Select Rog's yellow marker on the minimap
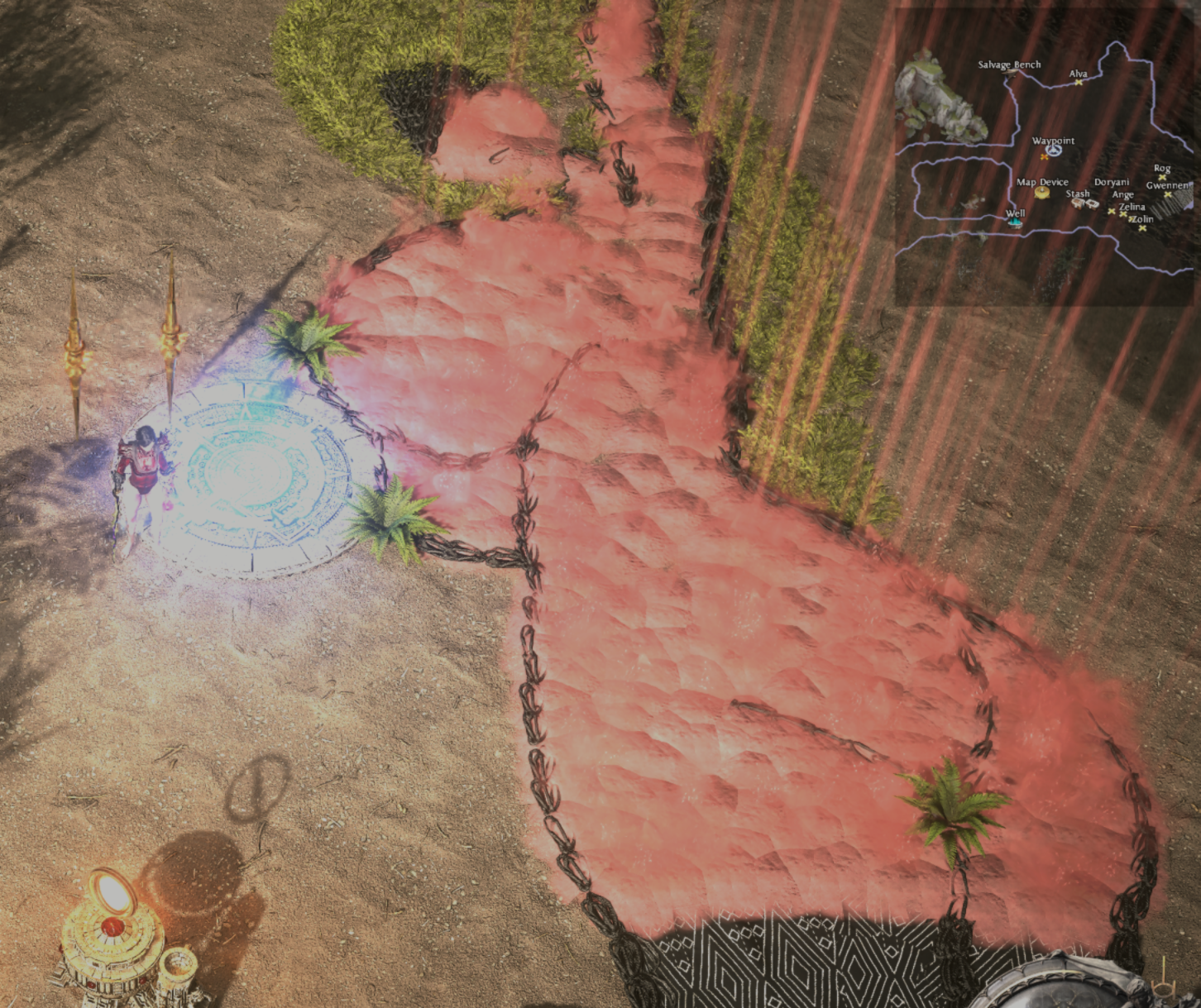Image resolution: width=1201 pixels, height=1008 pixels. [x=1162, y=177]
